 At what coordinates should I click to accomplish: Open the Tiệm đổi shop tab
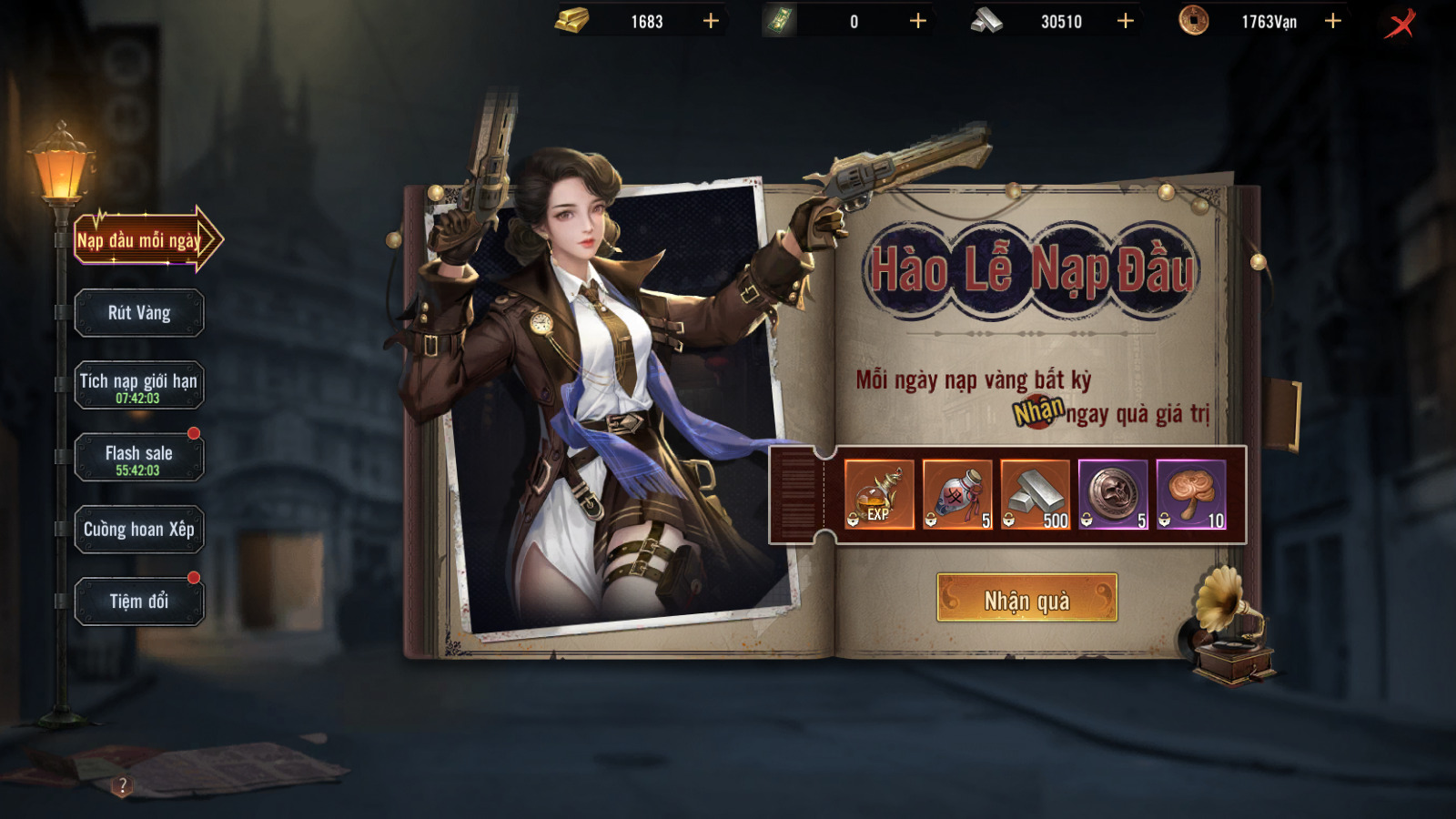139,602
